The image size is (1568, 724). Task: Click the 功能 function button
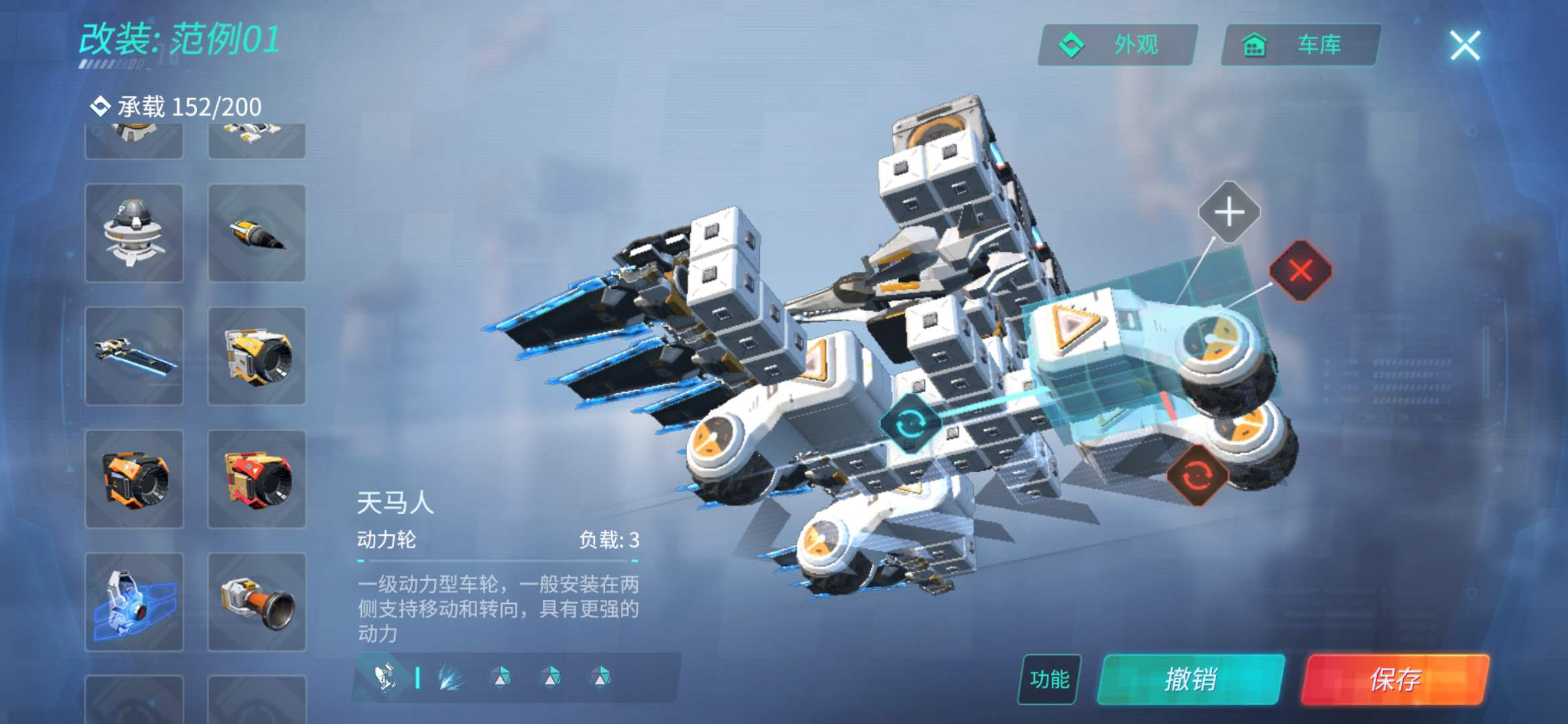[1049, 679]
